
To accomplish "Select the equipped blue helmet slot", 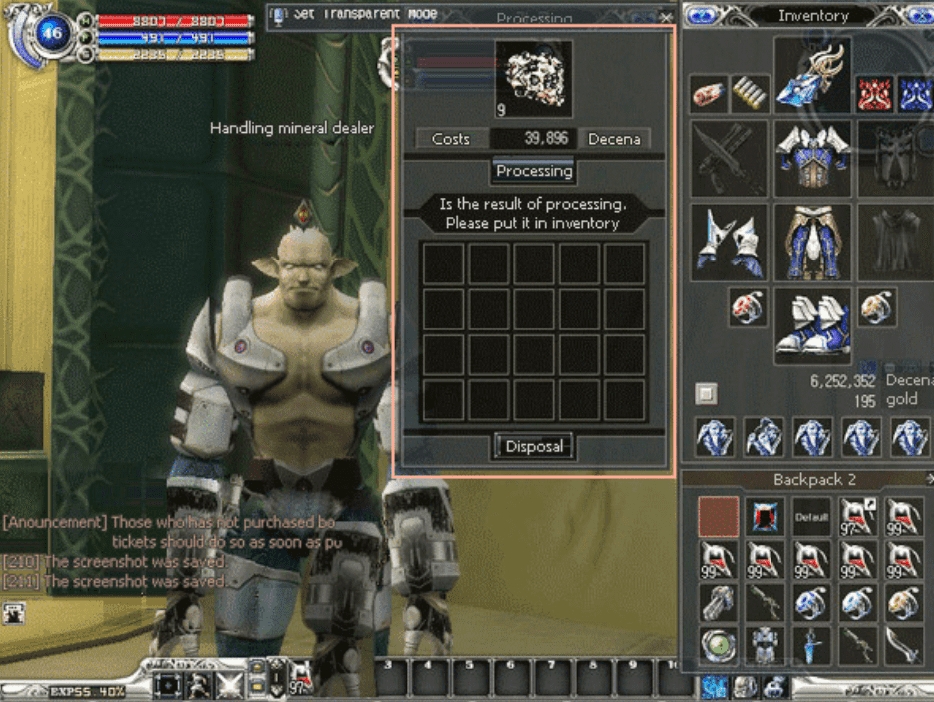I will [812, 76].
